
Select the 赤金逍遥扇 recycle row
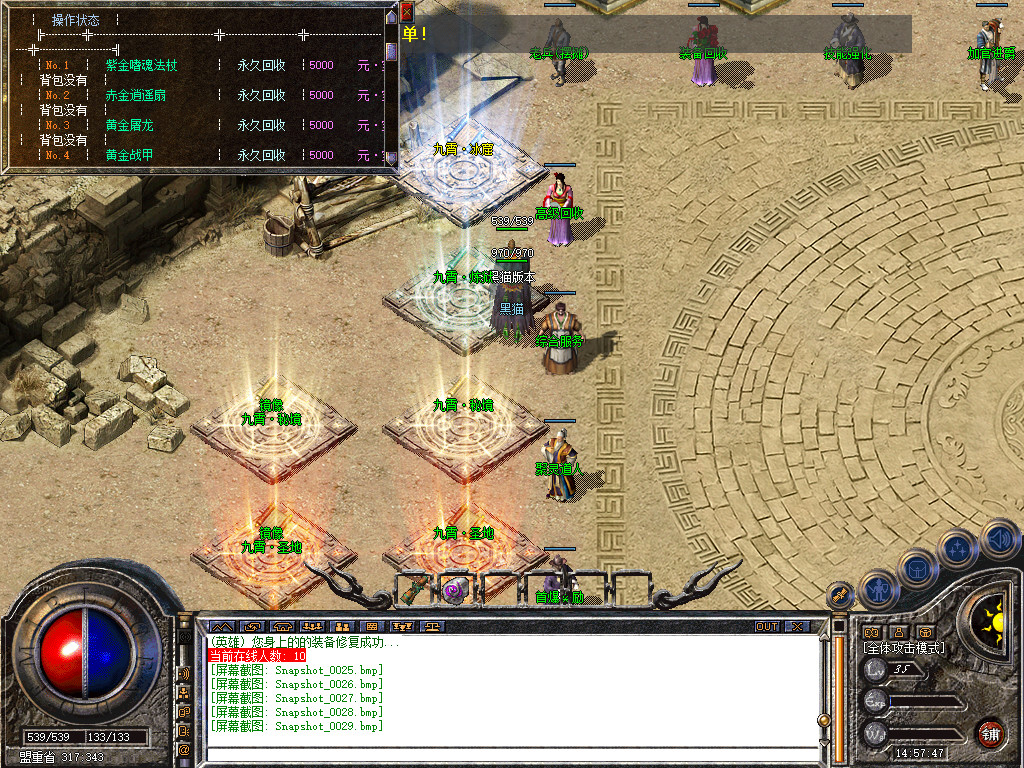pos(141,95)
